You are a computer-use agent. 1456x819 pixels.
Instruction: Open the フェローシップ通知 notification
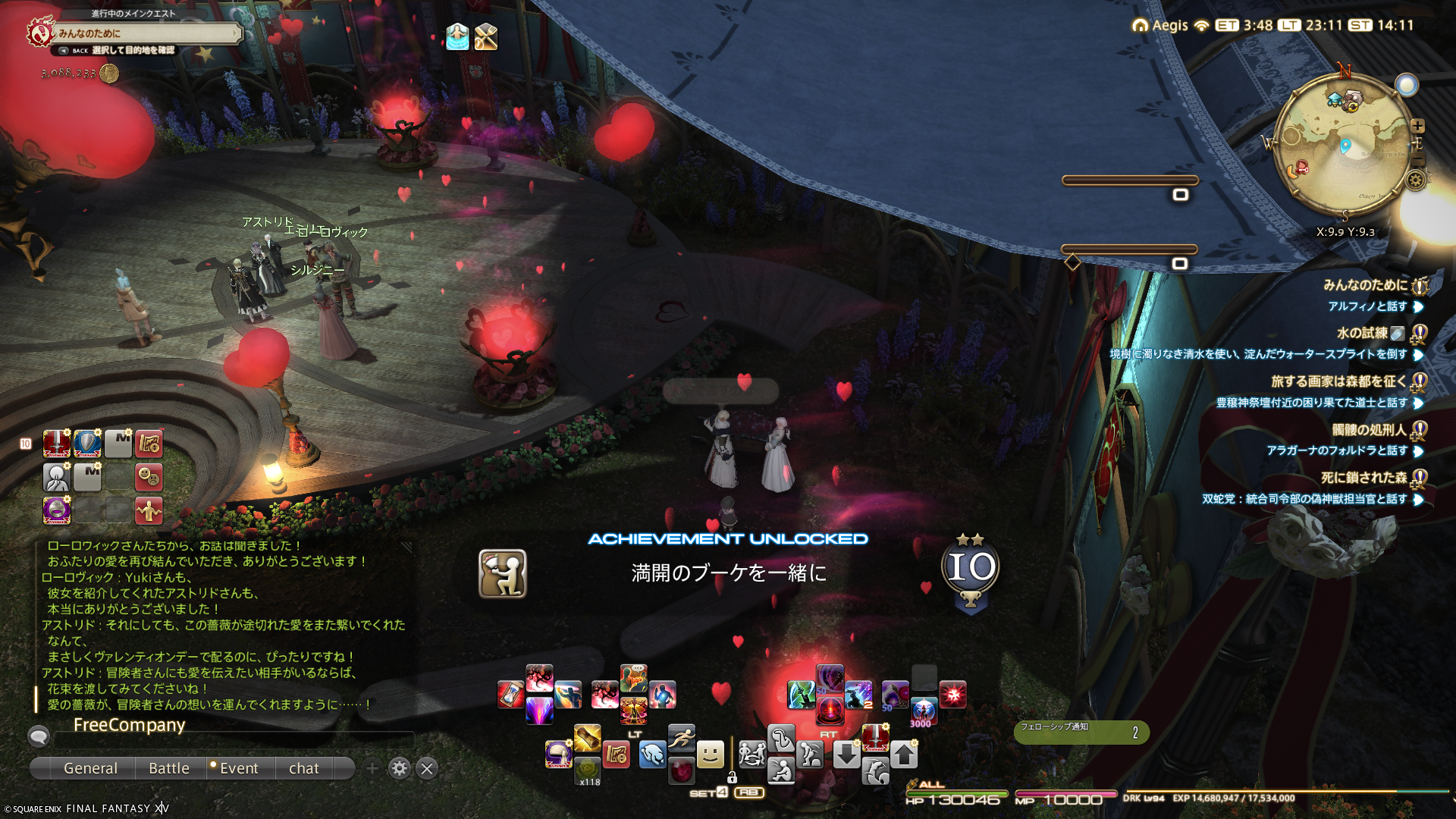pos(1081,732)
